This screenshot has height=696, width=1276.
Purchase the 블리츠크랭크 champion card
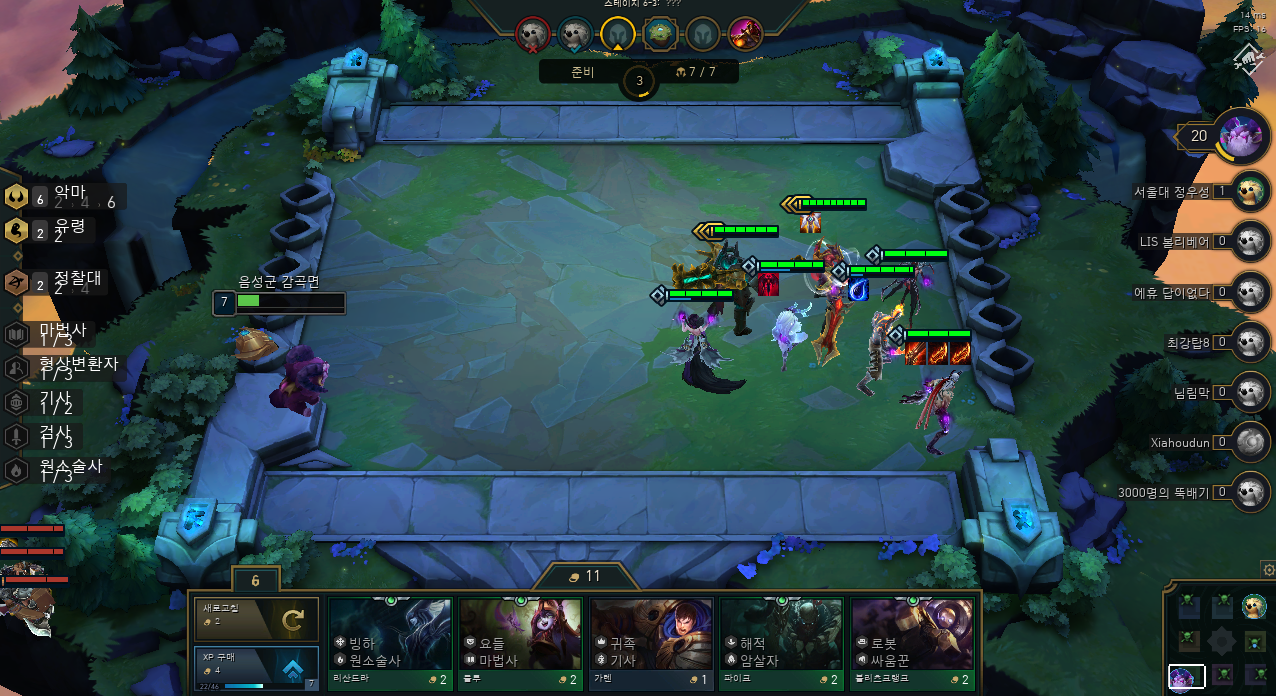[x=912, y=634]
